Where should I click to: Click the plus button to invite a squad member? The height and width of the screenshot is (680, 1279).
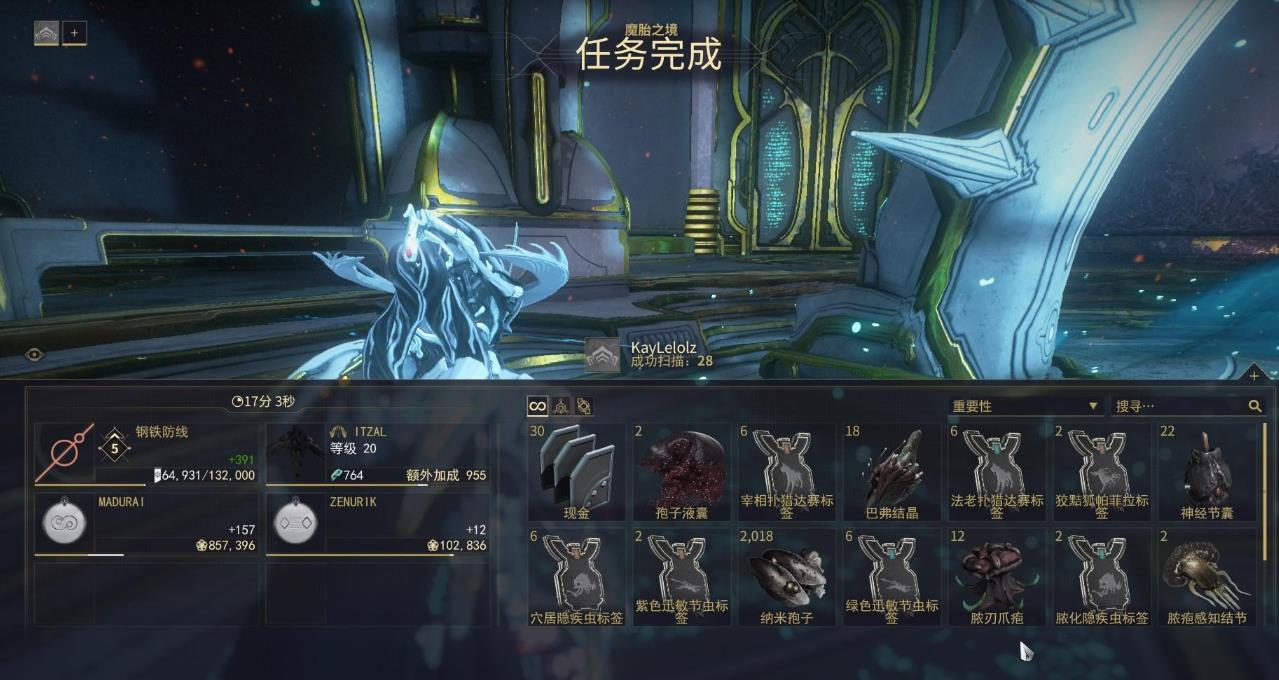click(x=75, y=33)
